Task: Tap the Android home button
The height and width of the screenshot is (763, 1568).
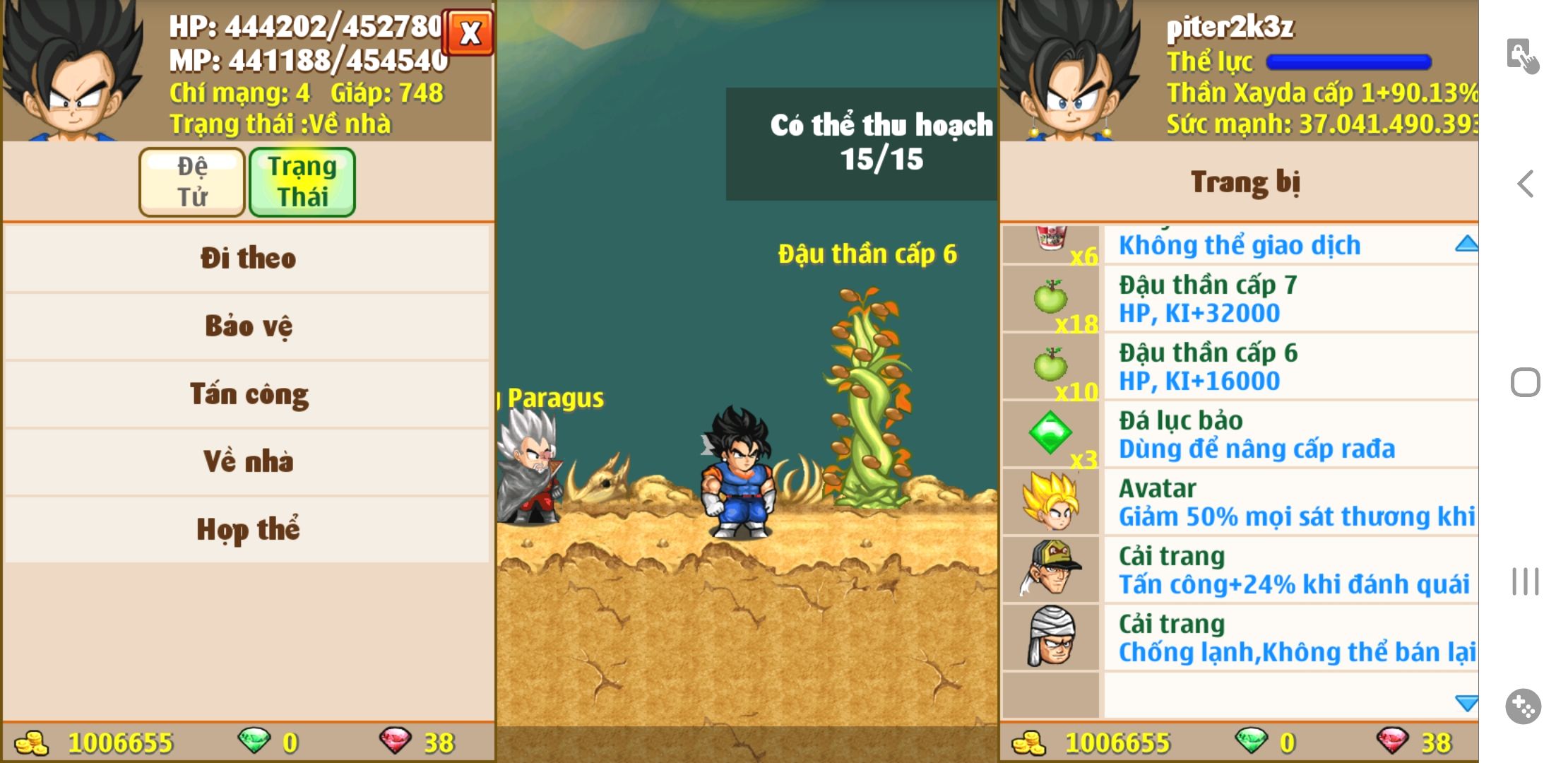Action: click(1525, 383)
